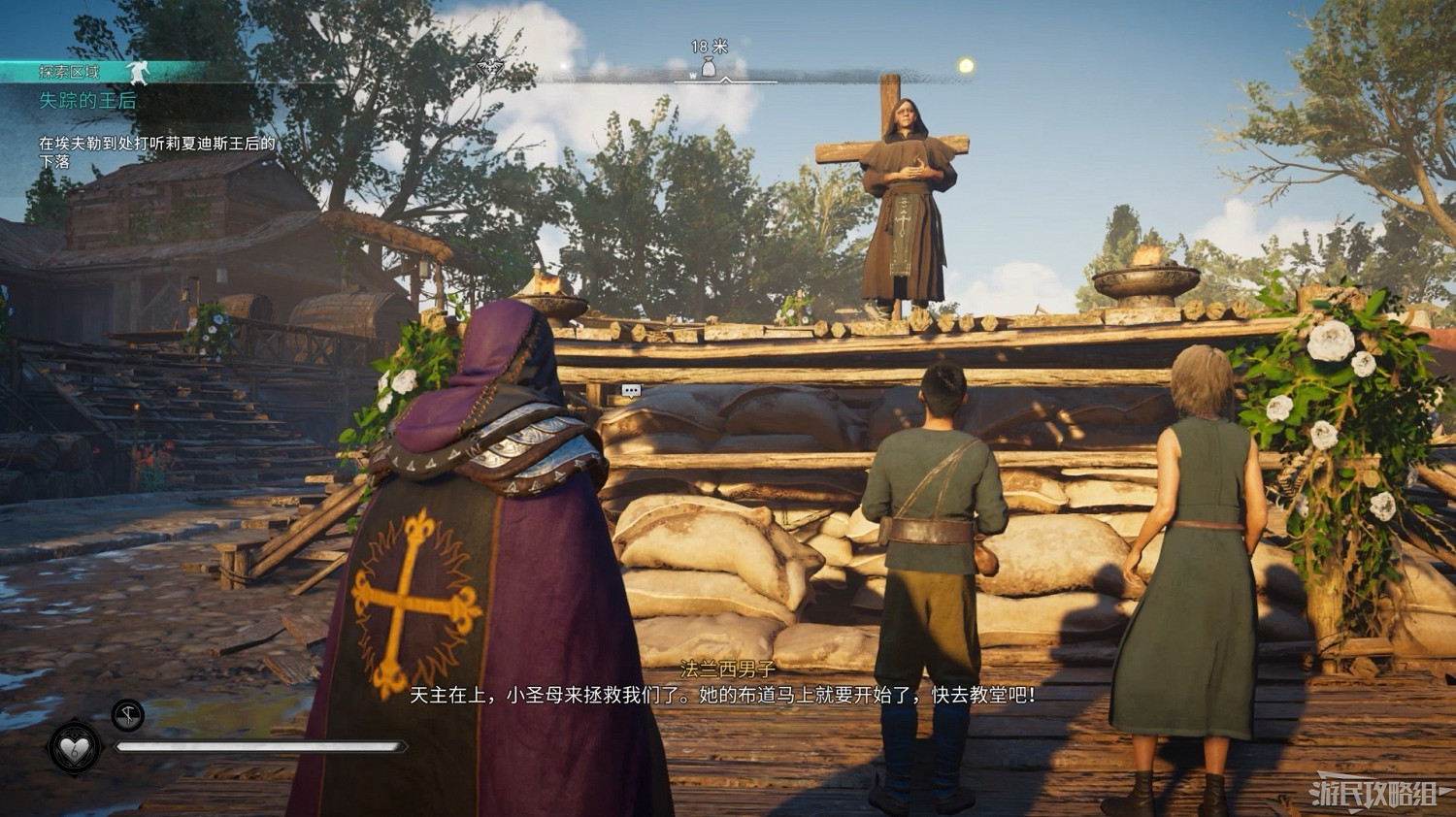Toggle the 18米 distance indicator
Image resolution: width=1456 pixels, height=817 pixels.
[x=708, y=45]
